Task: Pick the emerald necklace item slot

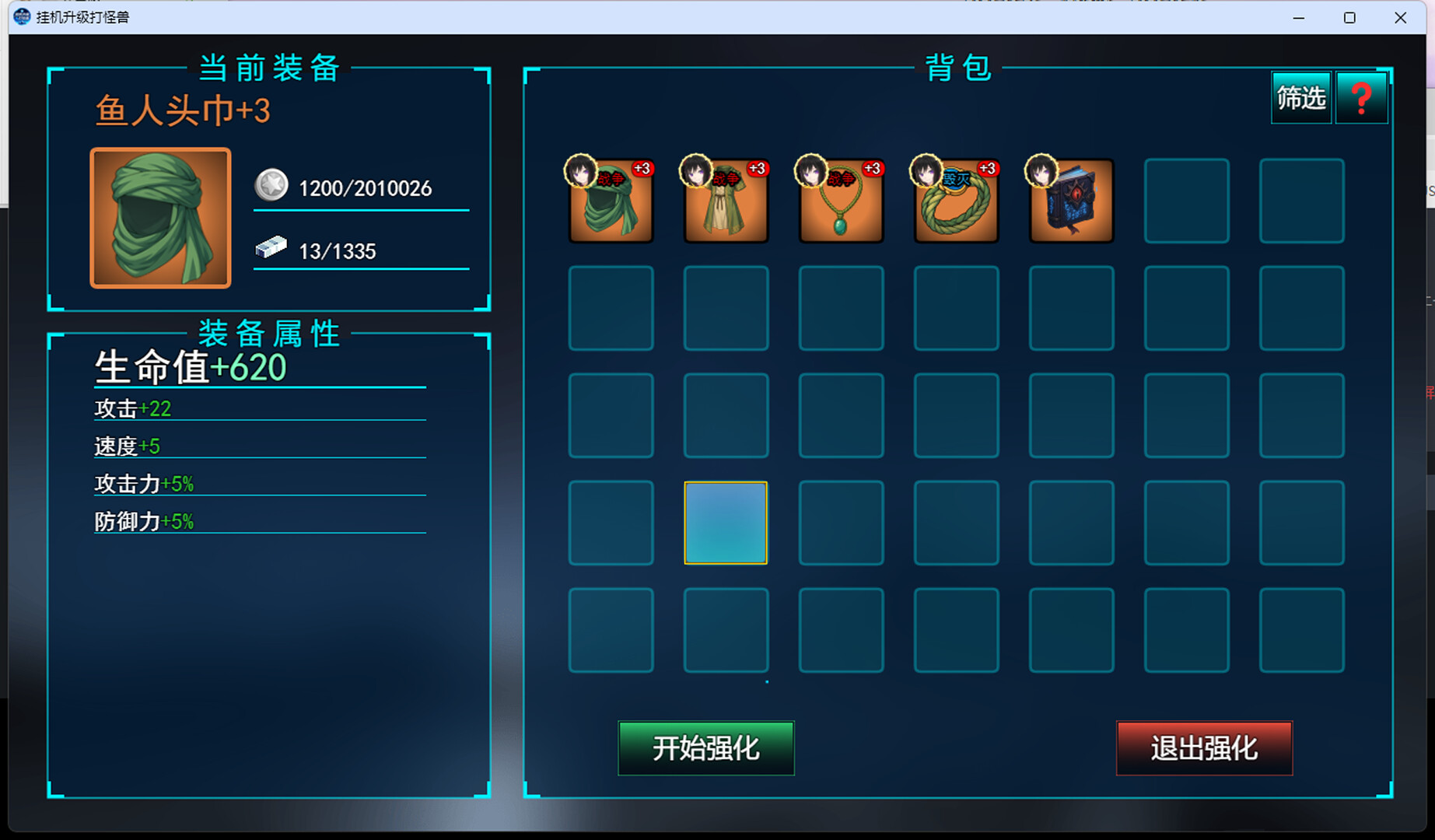Action: (841, 201)
